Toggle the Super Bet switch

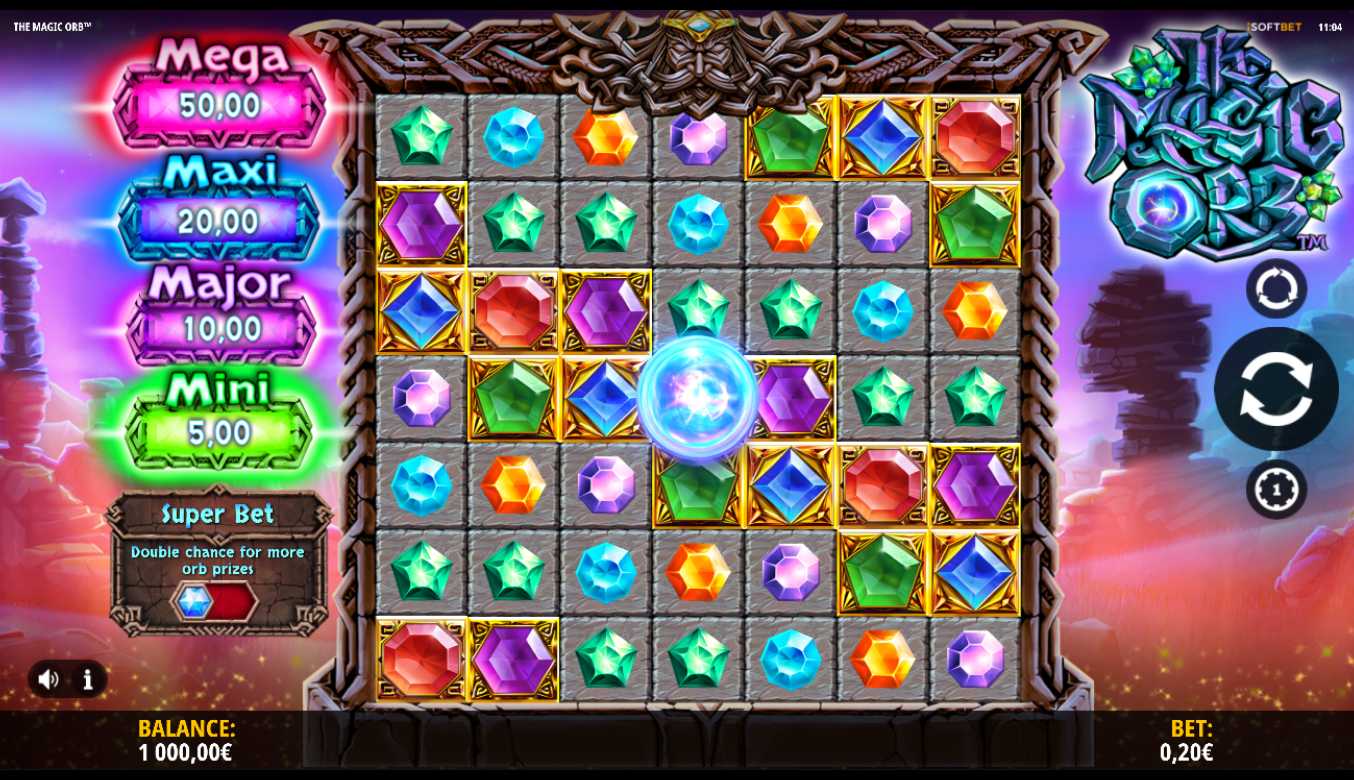point(214,602)
